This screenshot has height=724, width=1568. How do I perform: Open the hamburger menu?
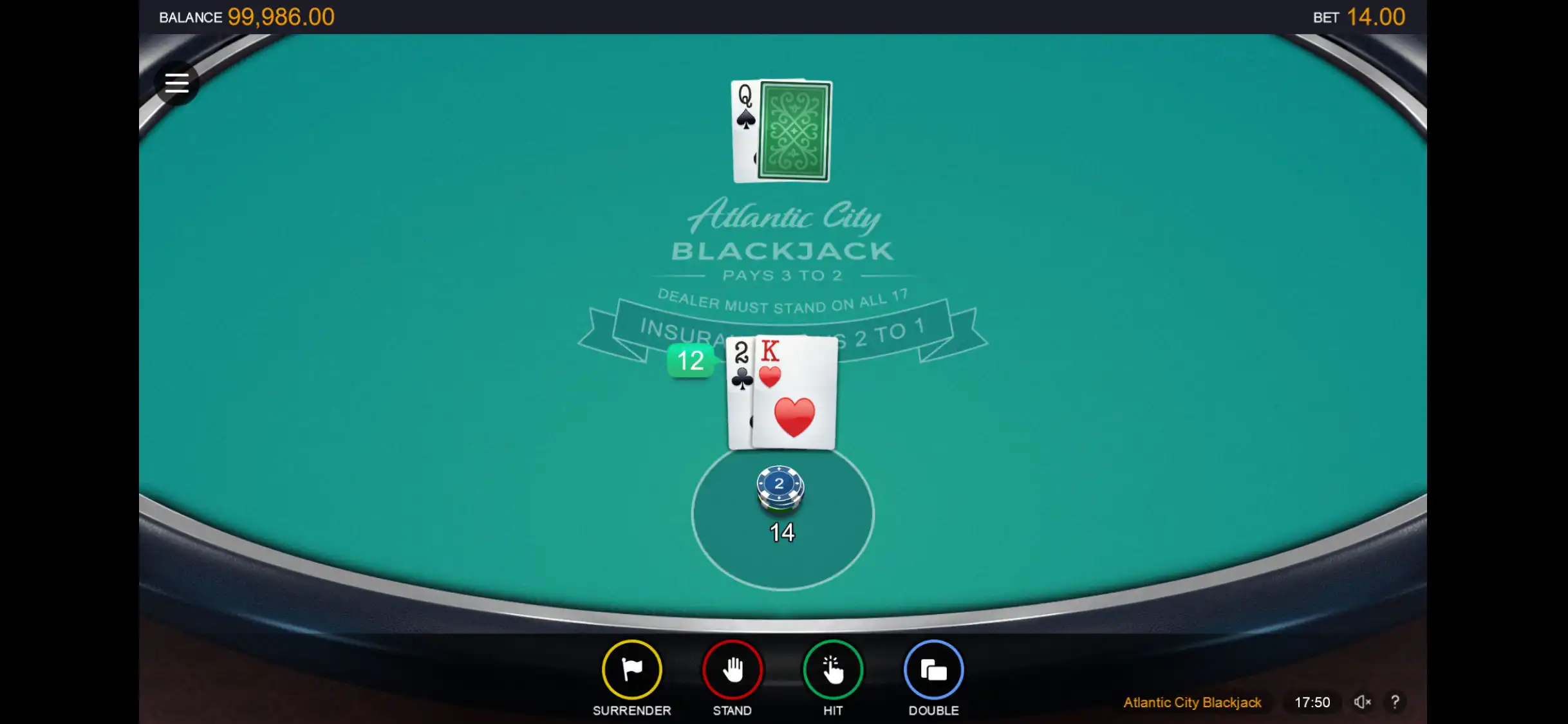coord(176,83)
